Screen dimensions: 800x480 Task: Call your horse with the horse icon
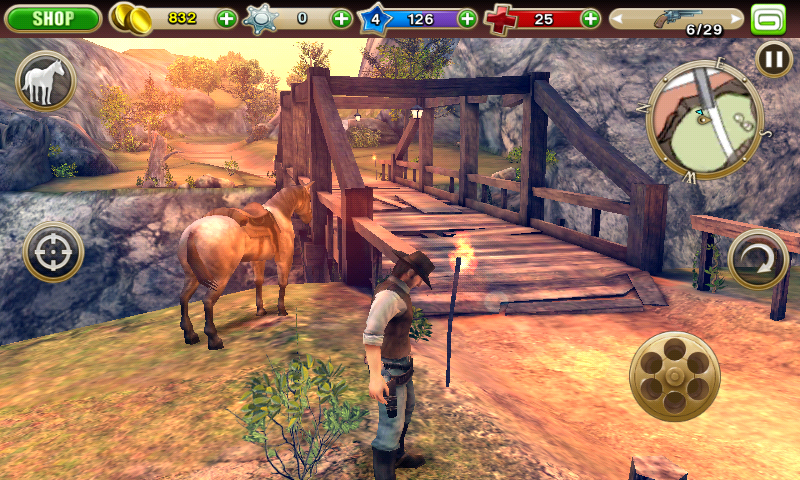[x=45, y=81]
